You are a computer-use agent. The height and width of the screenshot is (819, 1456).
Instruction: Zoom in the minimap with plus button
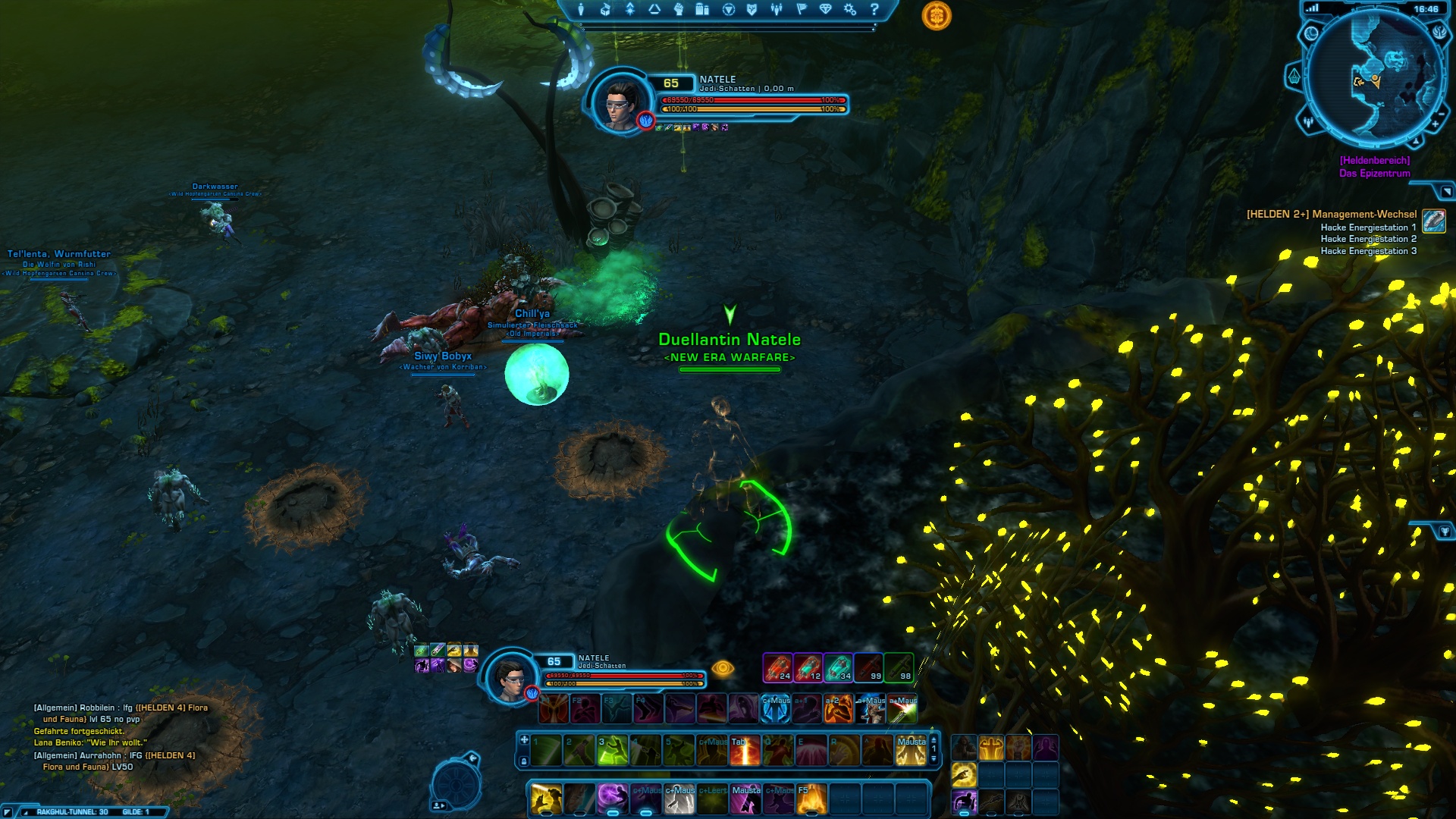tap(1435, 124)
